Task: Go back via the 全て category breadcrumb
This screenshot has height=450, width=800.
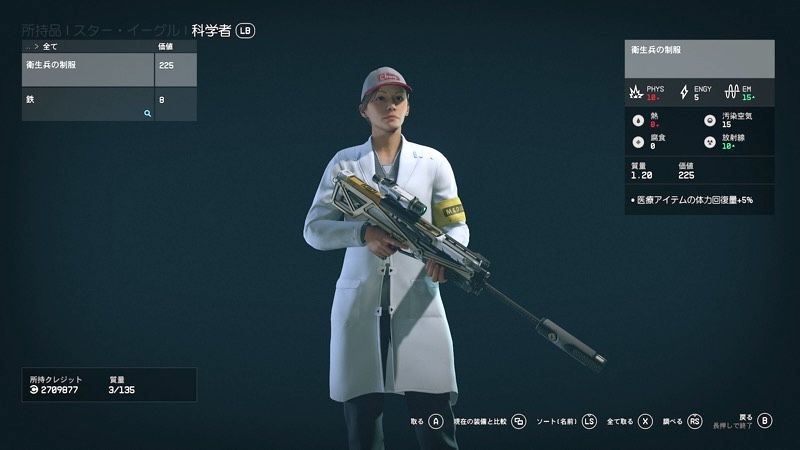Action: pos(49,46)
